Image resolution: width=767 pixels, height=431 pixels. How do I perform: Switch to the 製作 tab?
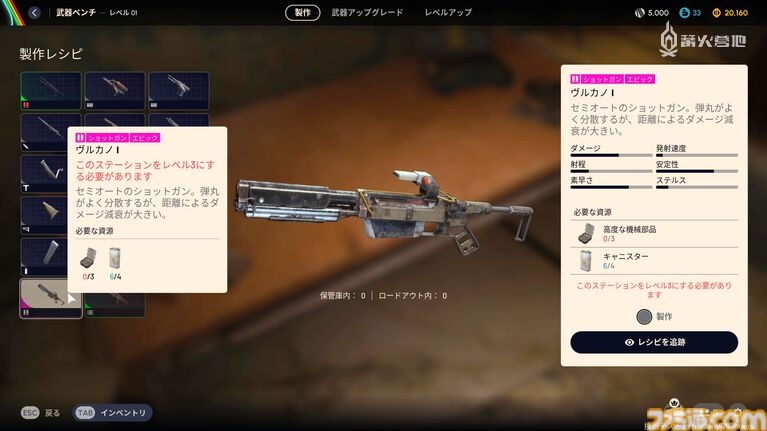(x=302, y=13)
